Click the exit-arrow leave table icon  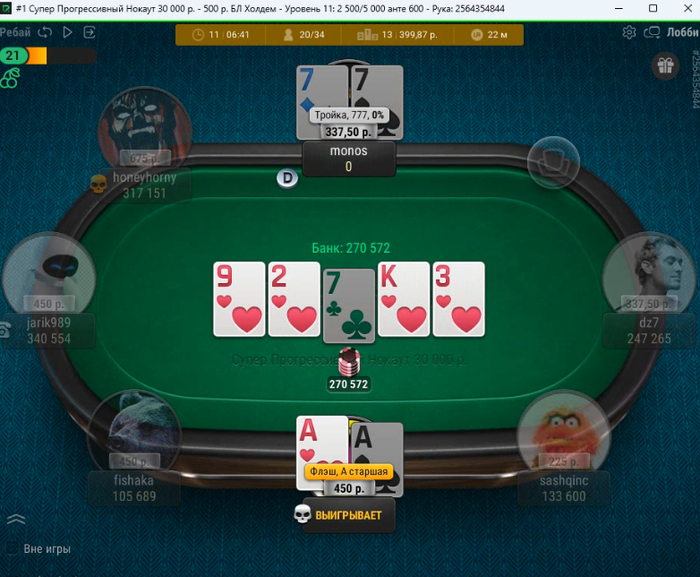(x=90, y=32)
